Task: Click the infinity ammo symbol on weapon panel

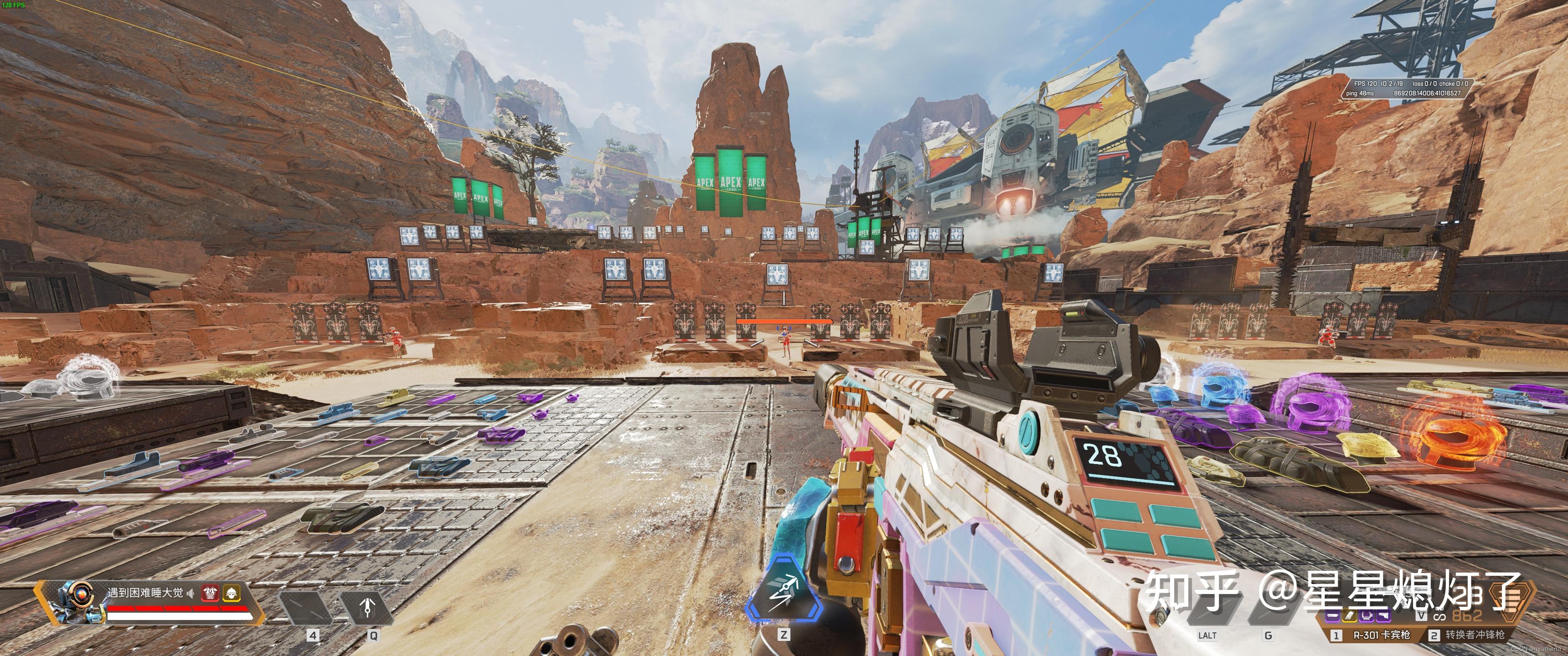Action: pyautogui.click(x=1439, y=618)
